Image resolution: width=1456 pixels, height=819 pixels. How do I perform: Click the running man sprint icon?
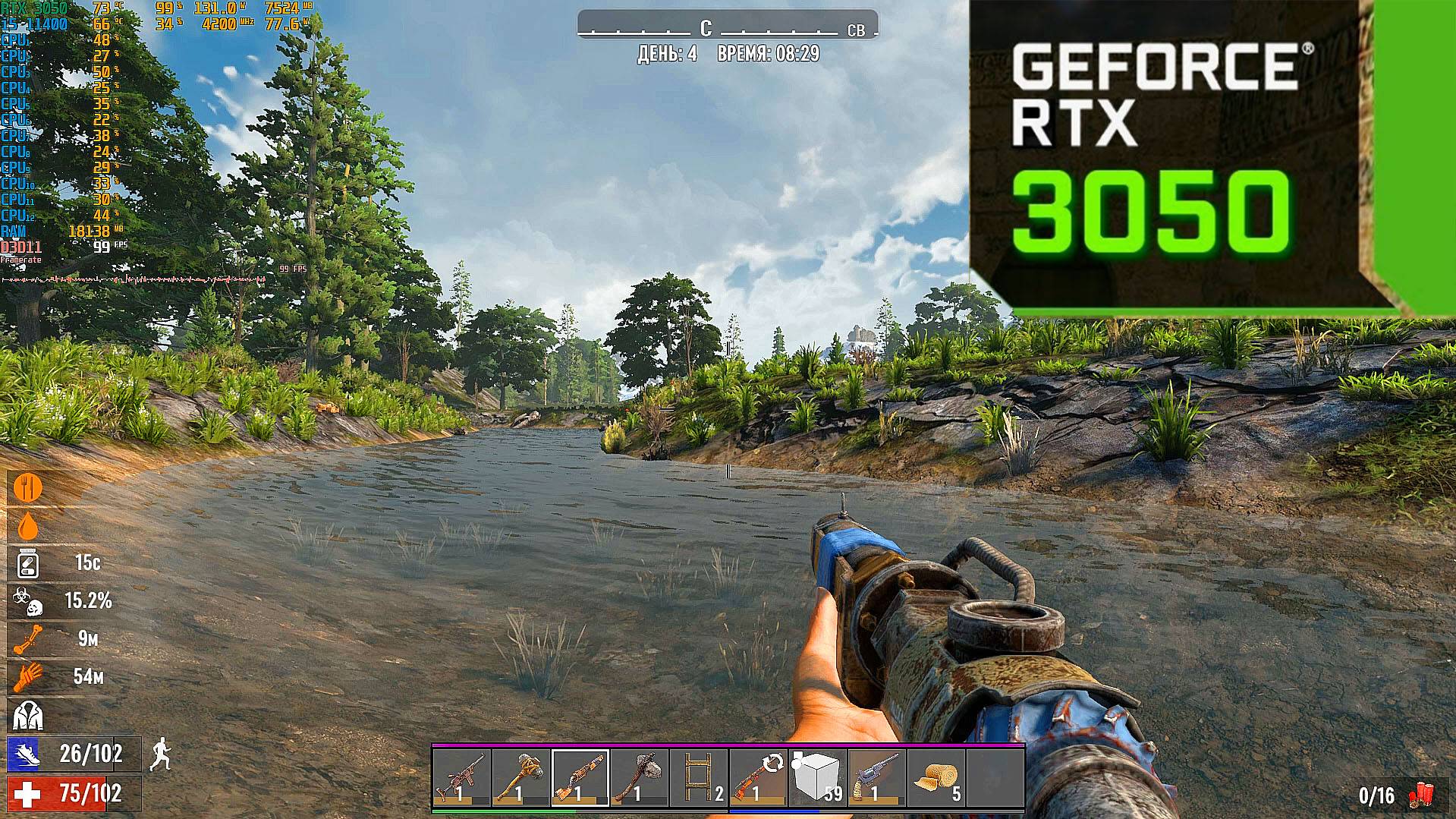(160, 754)
